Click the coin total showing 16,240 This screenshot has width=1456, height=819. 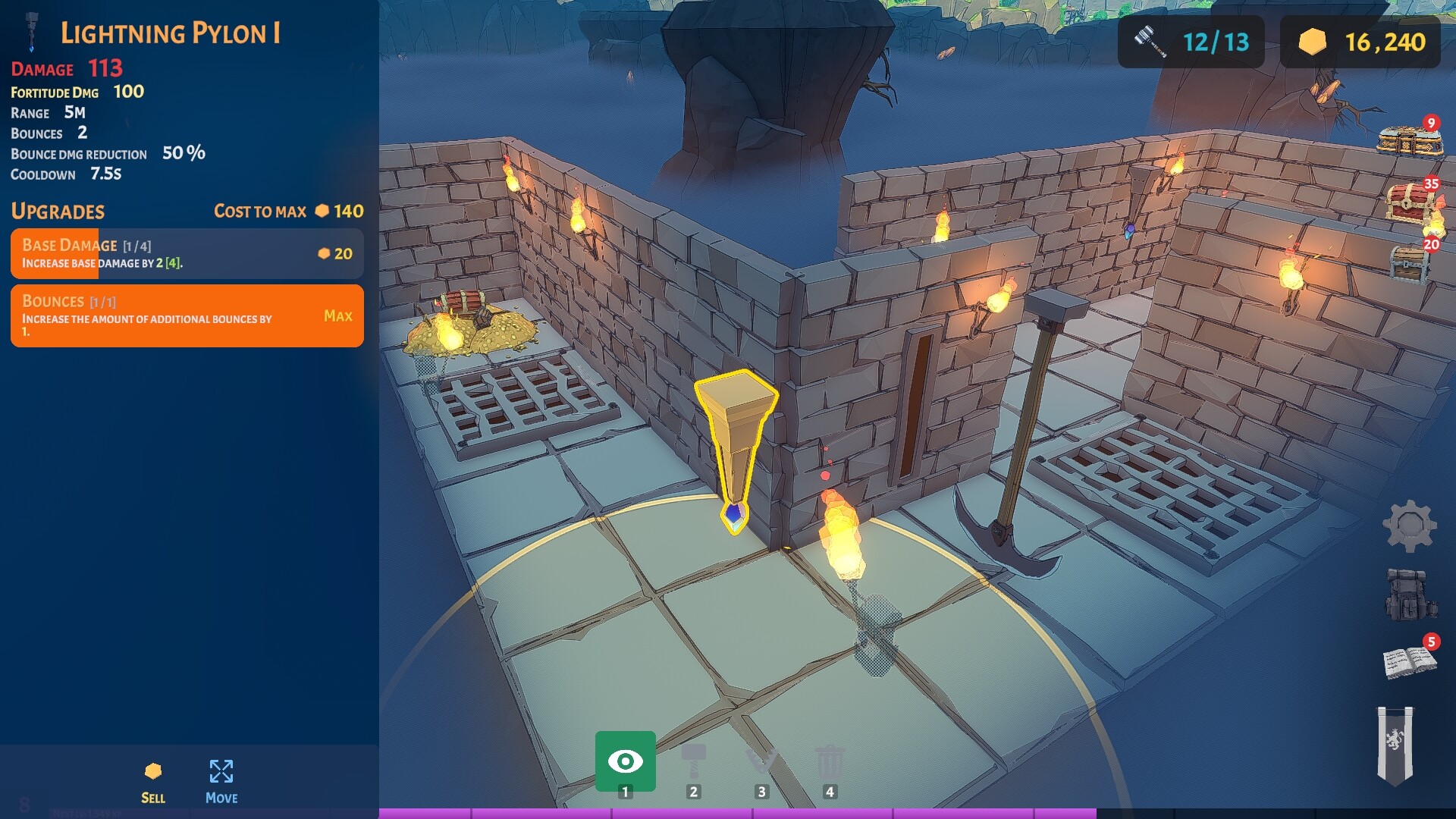1360,42
